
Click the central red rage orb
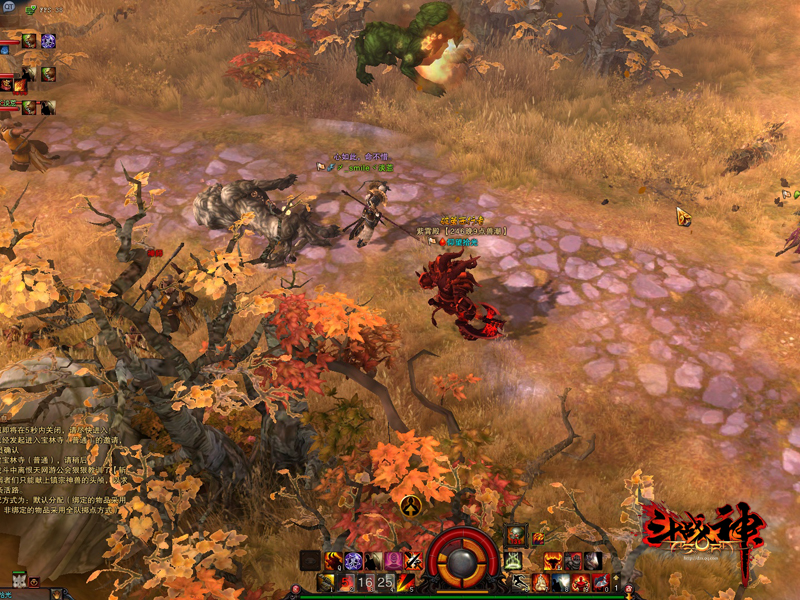(x=462, y=558)
